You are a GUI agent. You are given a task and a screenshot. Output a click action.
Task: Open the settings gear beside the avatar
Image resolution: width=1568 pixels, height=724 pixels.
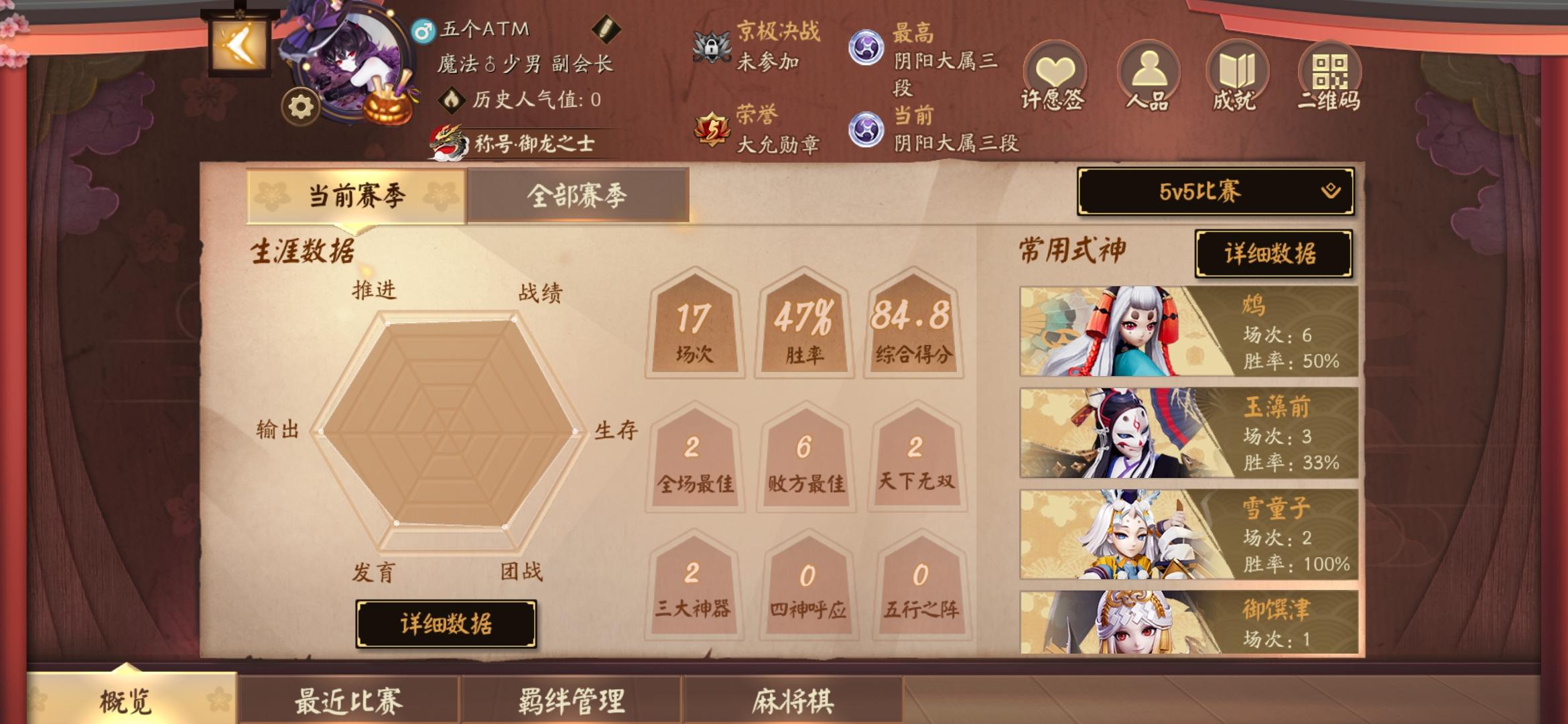pyautogui.click(x=300, y=105)
